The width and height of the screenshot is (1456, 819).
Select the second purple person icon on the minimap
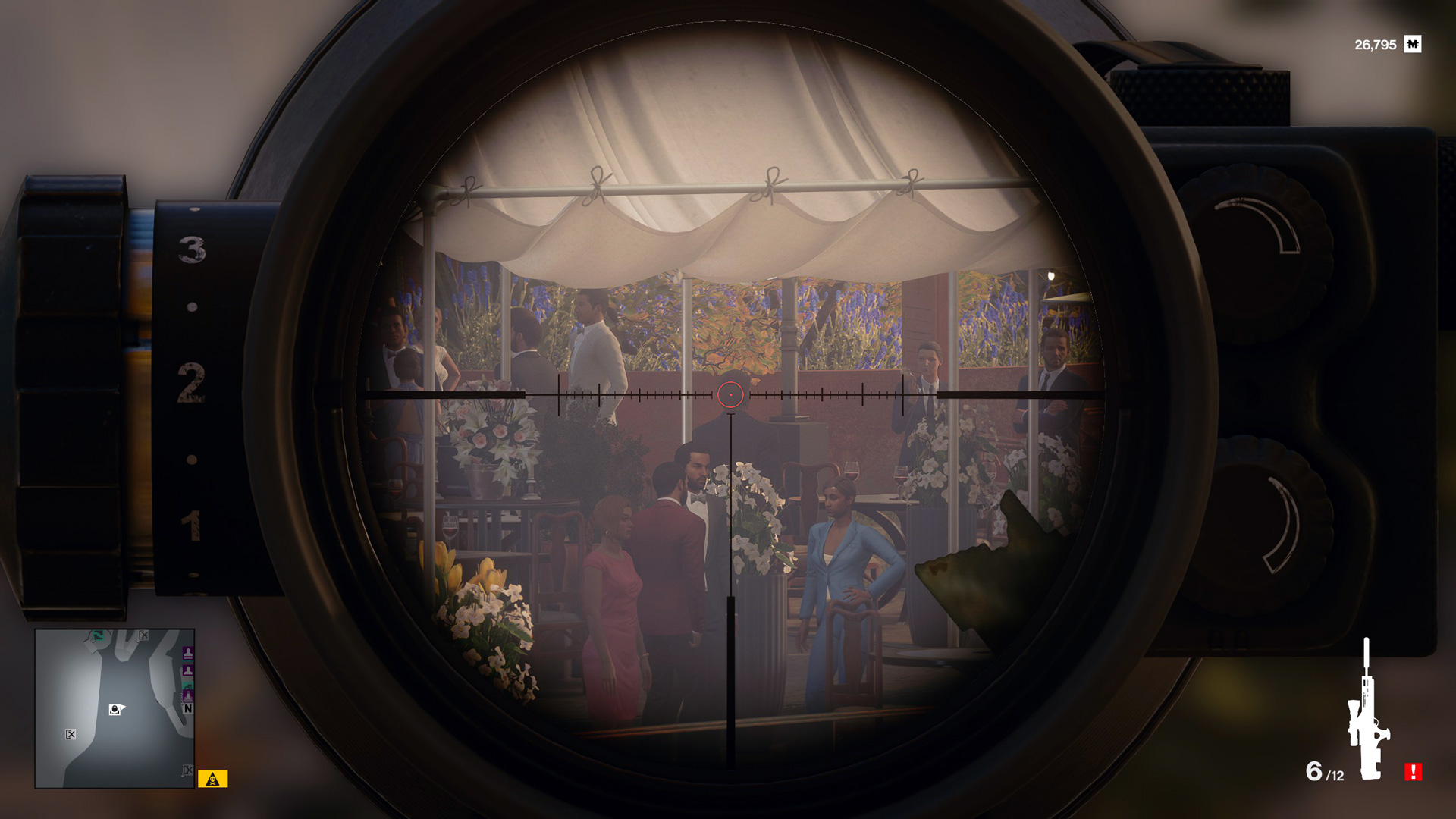point(188,670)
